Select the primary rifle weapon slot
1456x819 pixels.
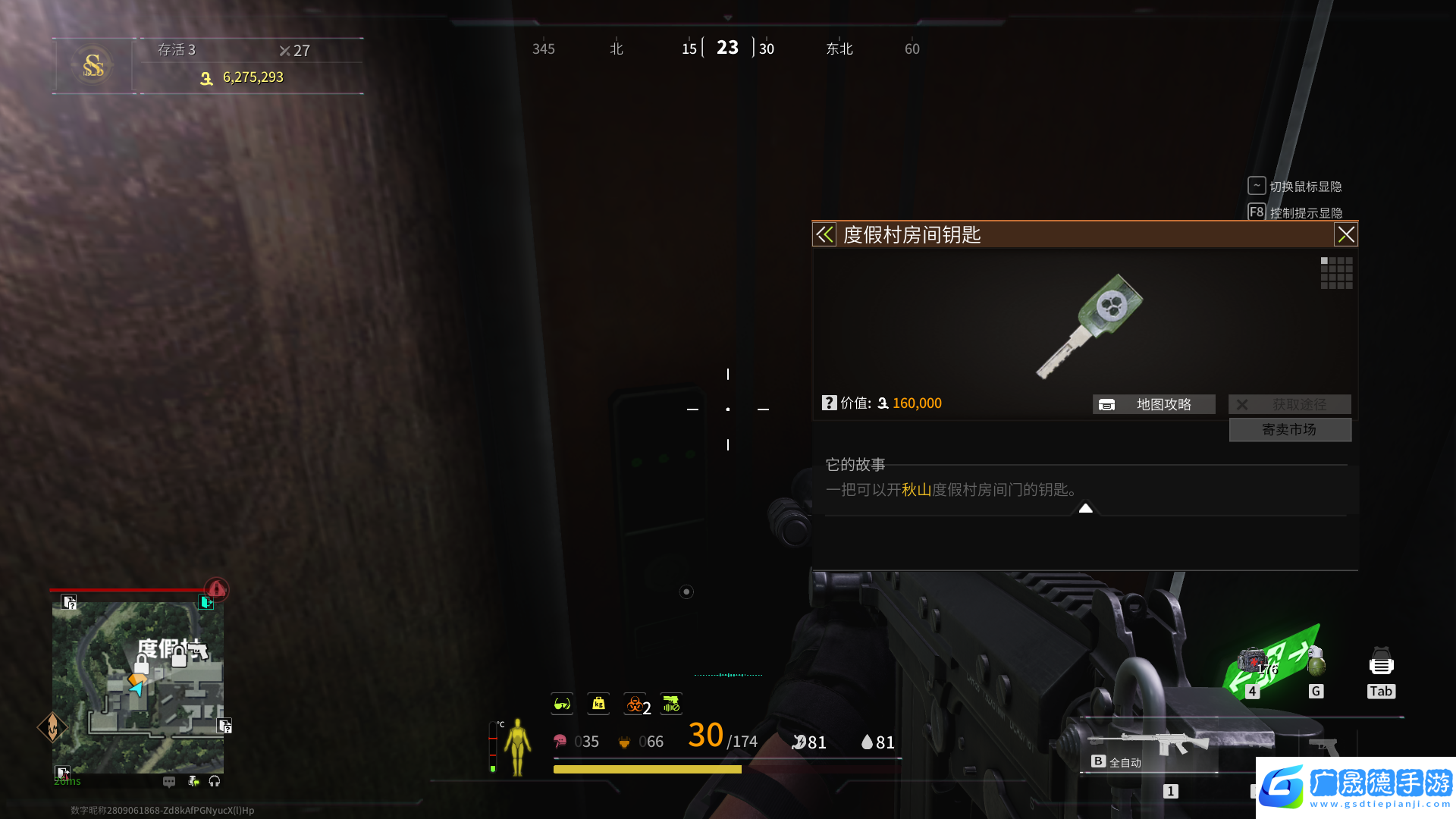click(x=1149, y=745)
